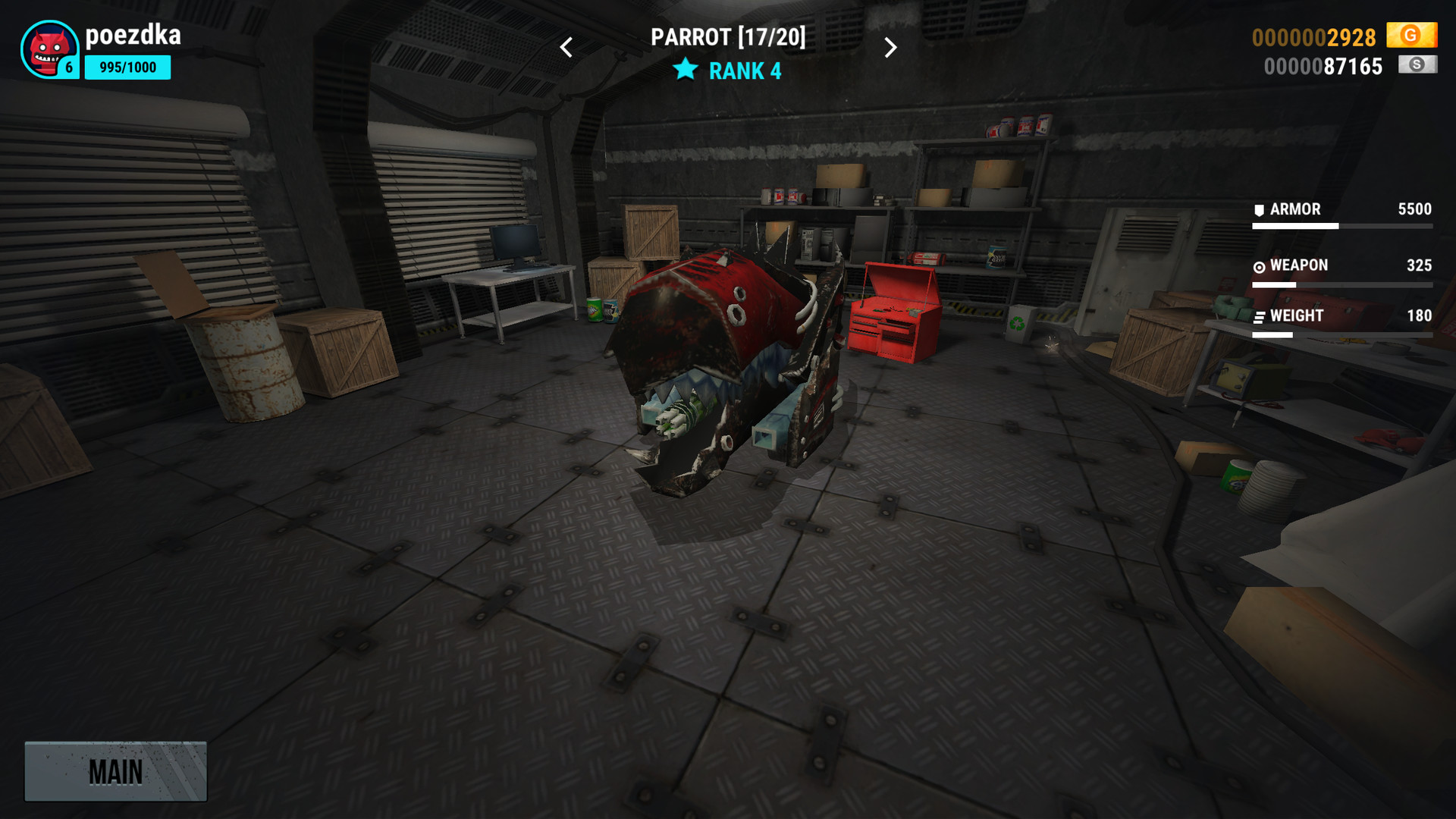Click the right arrow to view next vehicle
Viewport: 1456px width, 819px height.
891,47
